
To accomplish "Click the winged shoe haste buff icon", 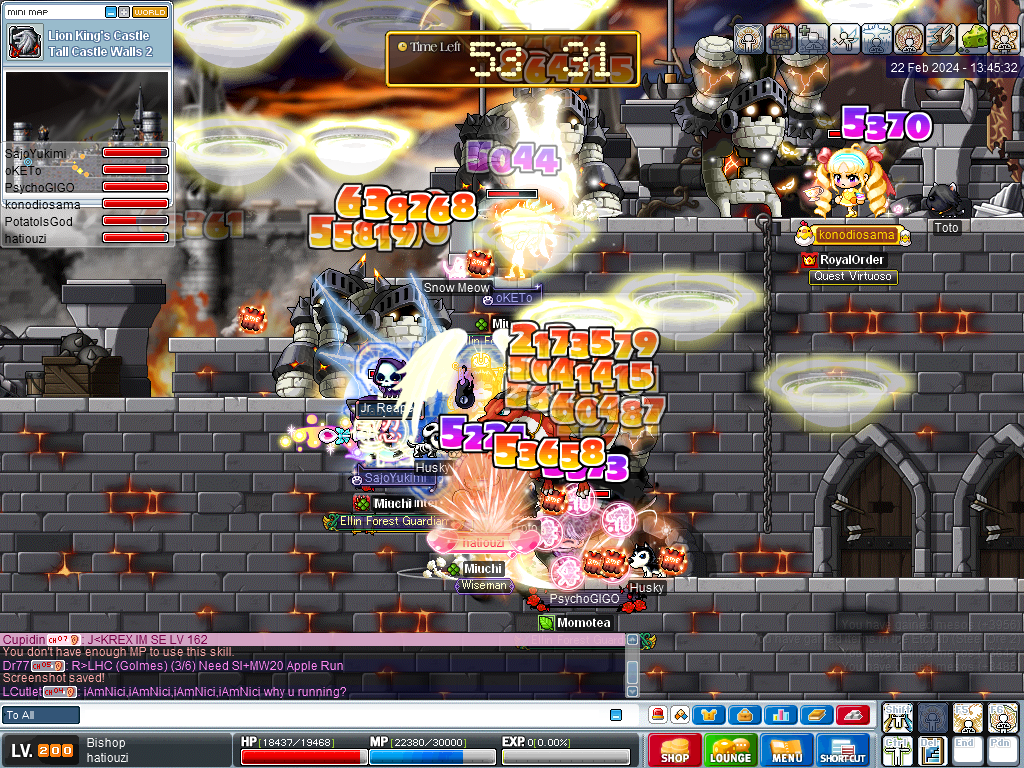I will click(x=942, y=38).
